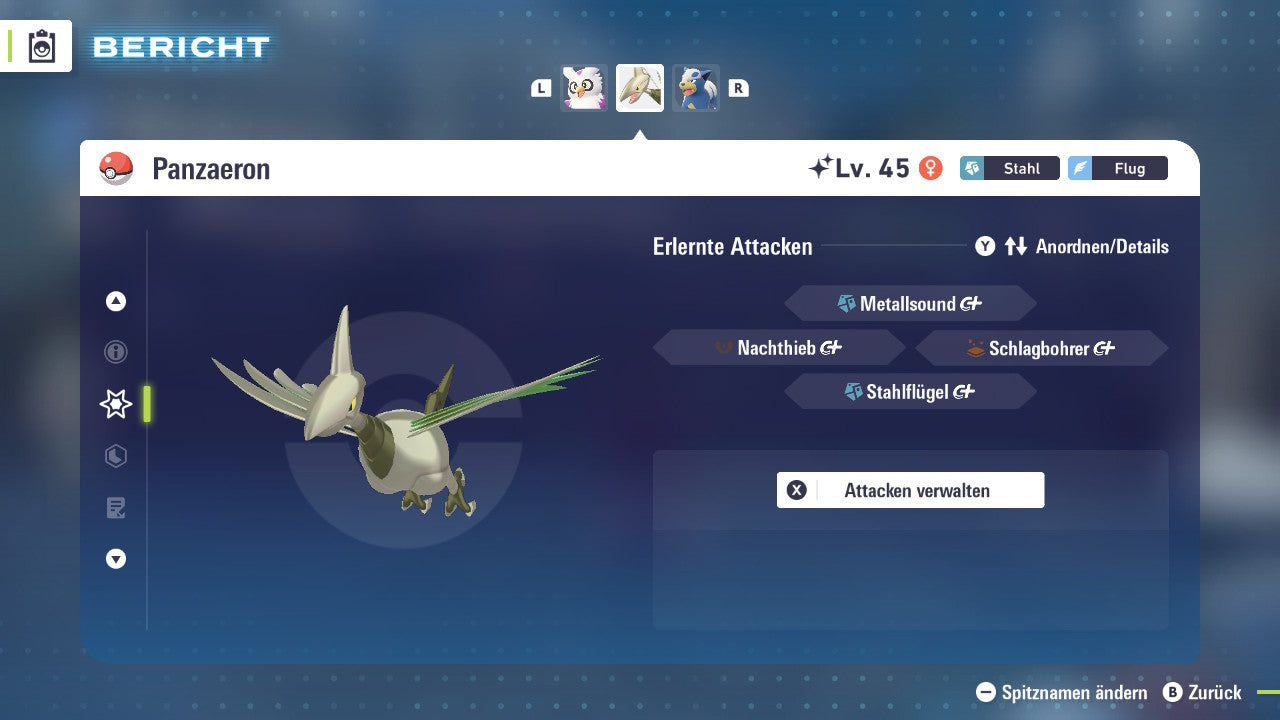
Task: Click the Pokéball icon beside Panzaeron's name
Action: (x=114, y=168)
